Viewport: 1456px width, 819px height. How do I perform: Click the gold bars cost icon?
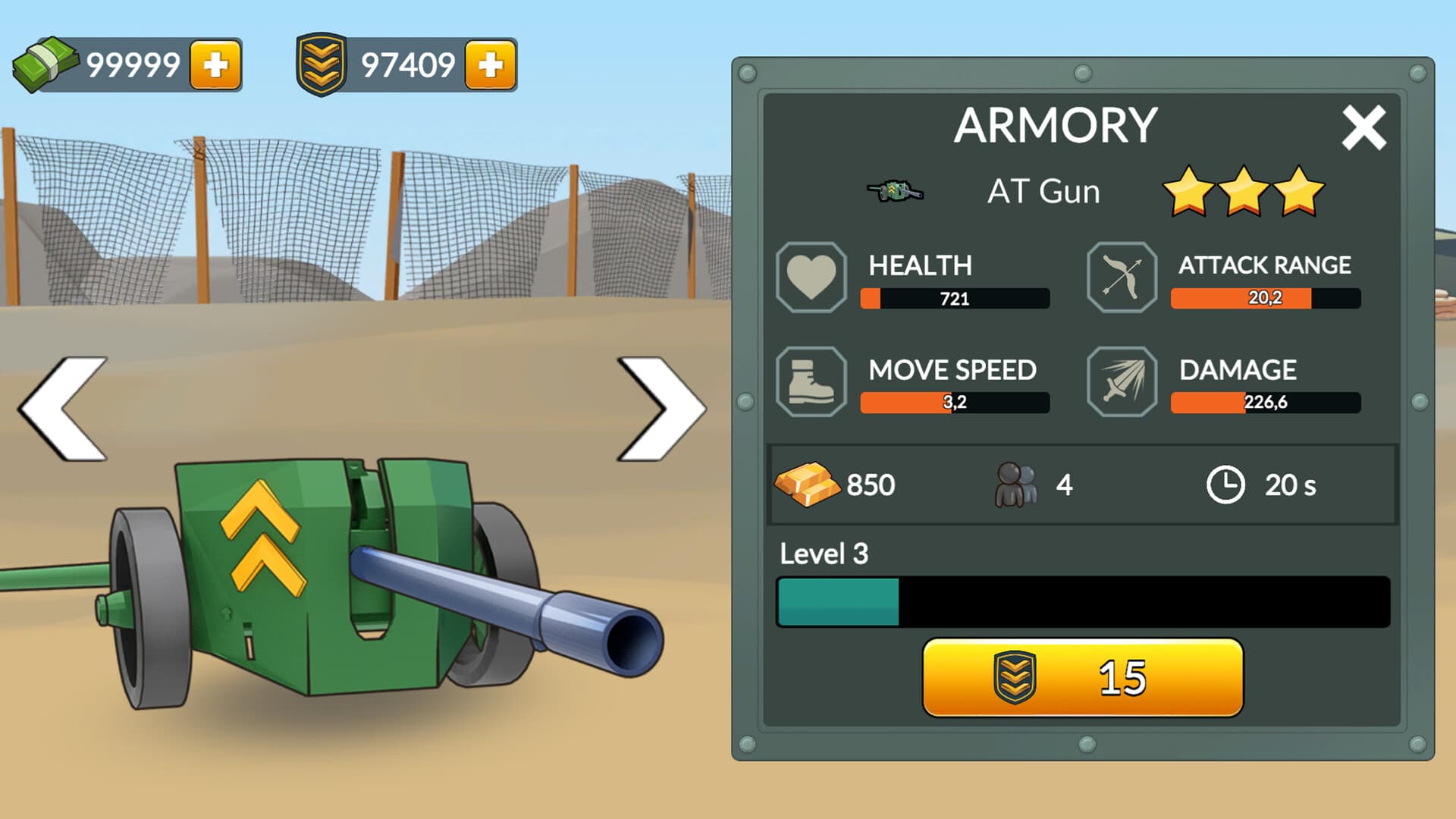808,486
